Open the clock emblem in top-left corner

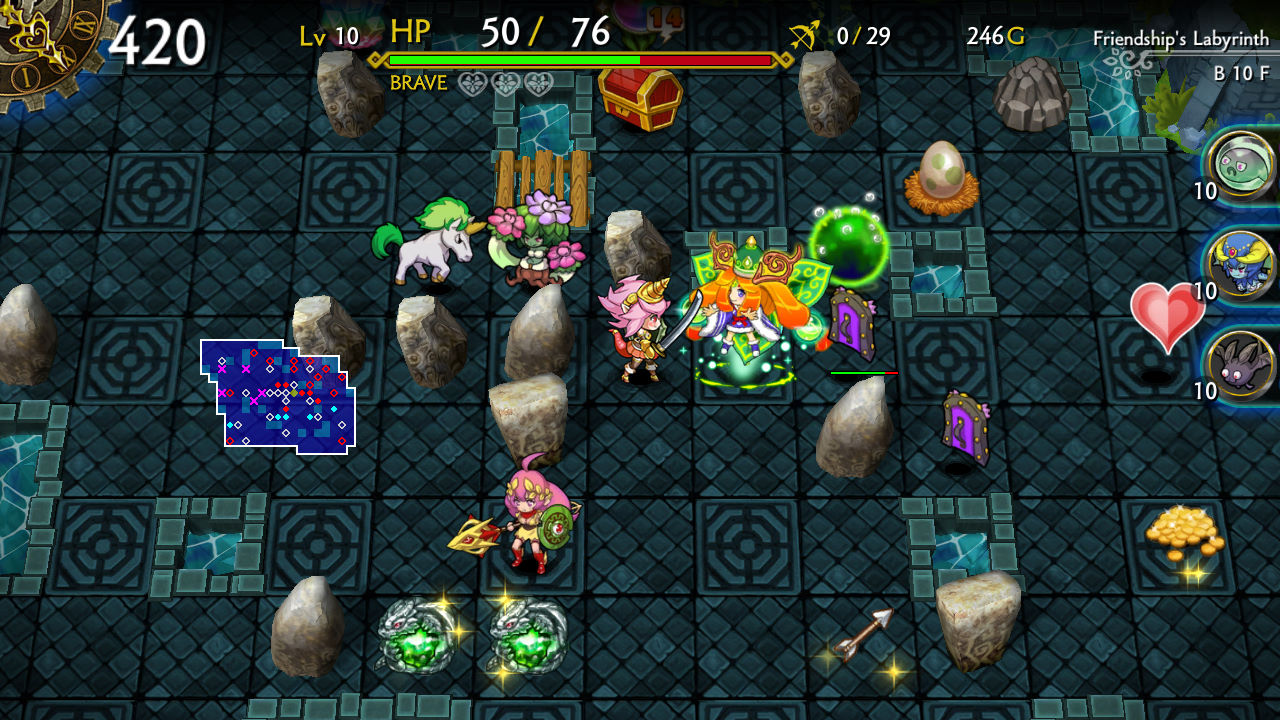[38, 38]
